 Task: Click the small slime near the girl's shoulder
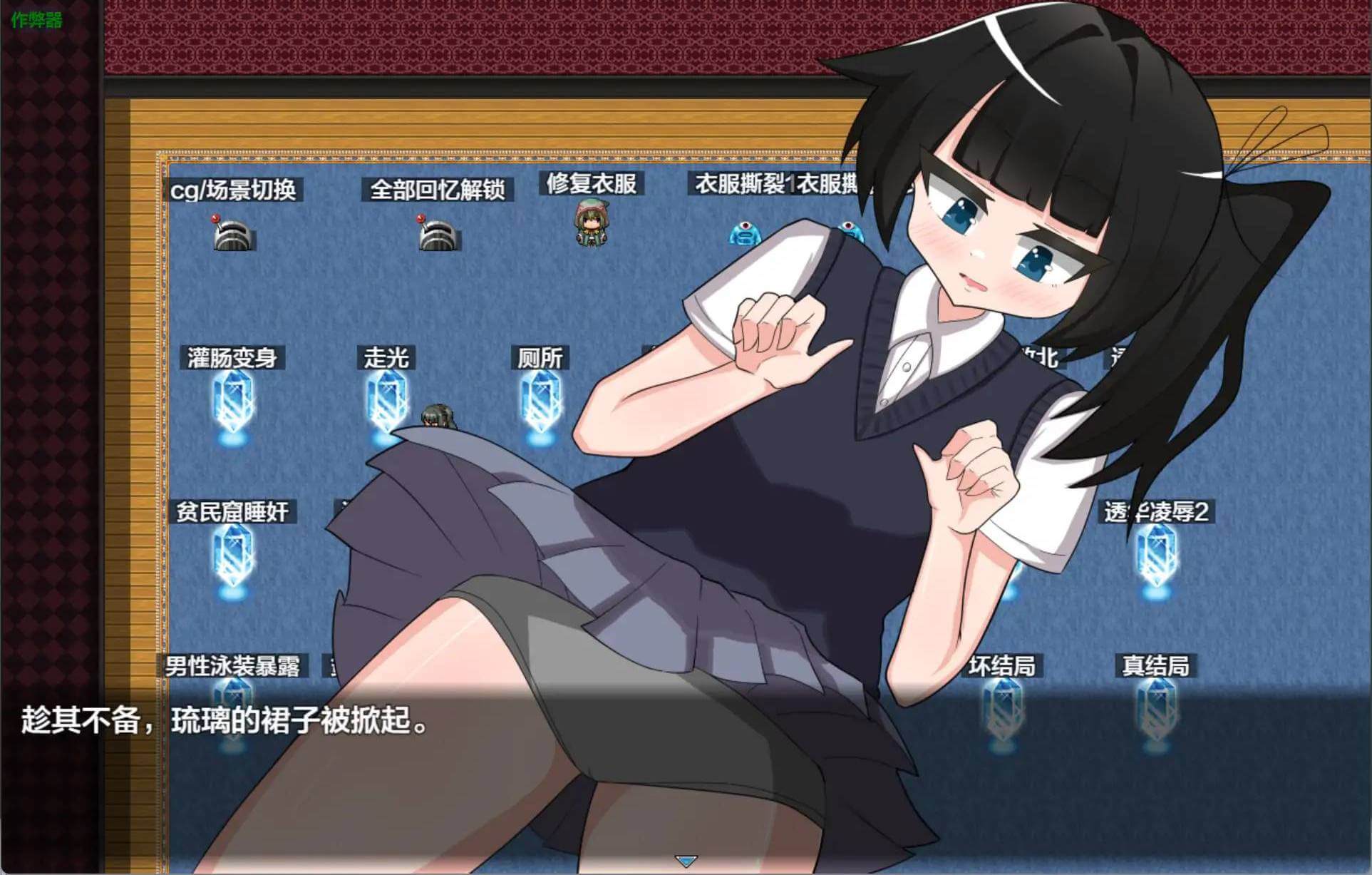coord(850,228)
